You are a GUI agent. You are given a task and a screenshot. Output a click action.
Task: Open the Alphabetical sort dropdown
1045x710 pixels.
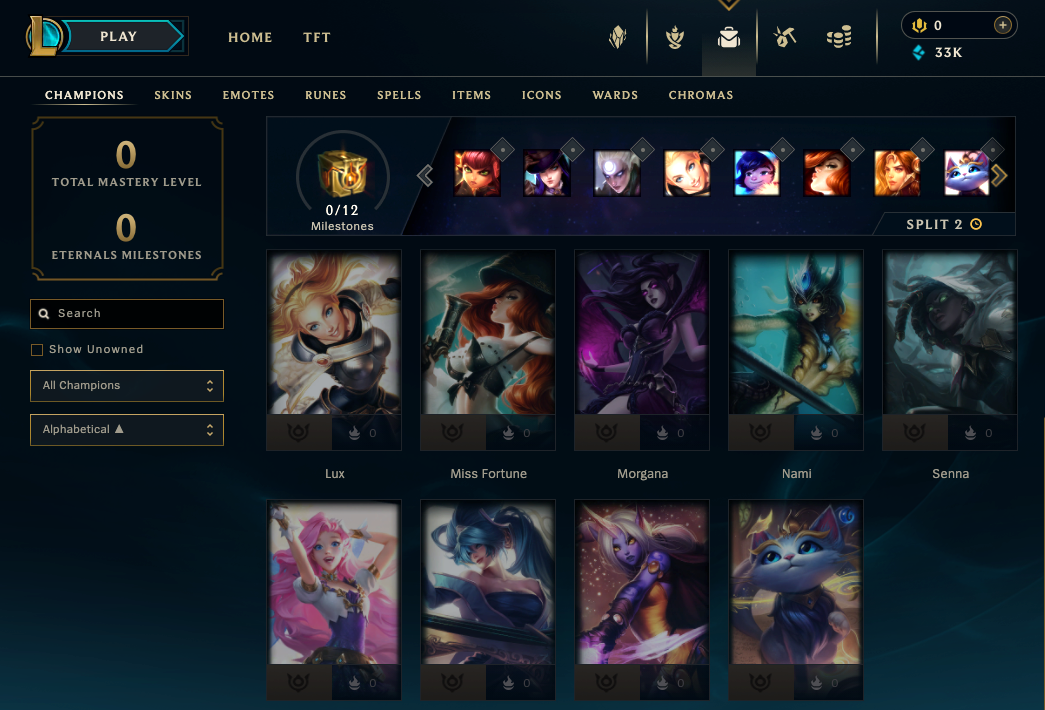pos(127,430)
